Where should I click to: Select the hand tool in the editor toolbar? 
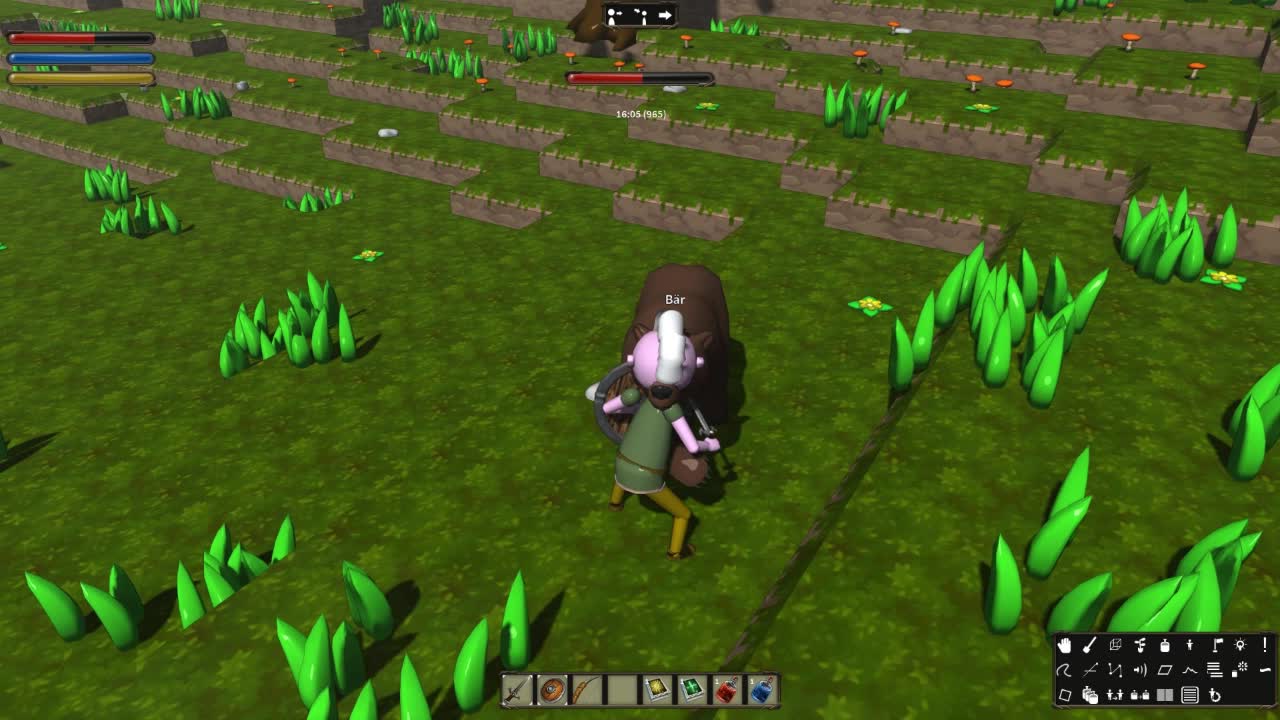(x=1065, y=645)
